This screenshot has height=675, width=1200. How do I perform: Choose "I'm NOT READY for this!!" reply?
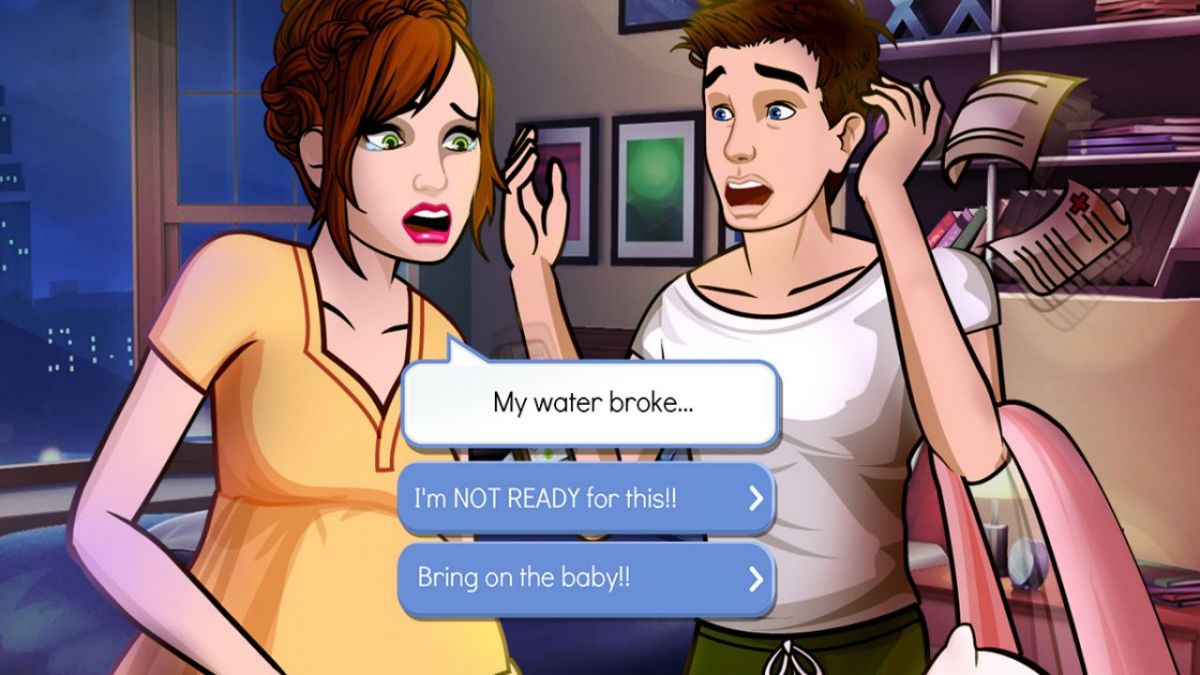click(586, 498)
